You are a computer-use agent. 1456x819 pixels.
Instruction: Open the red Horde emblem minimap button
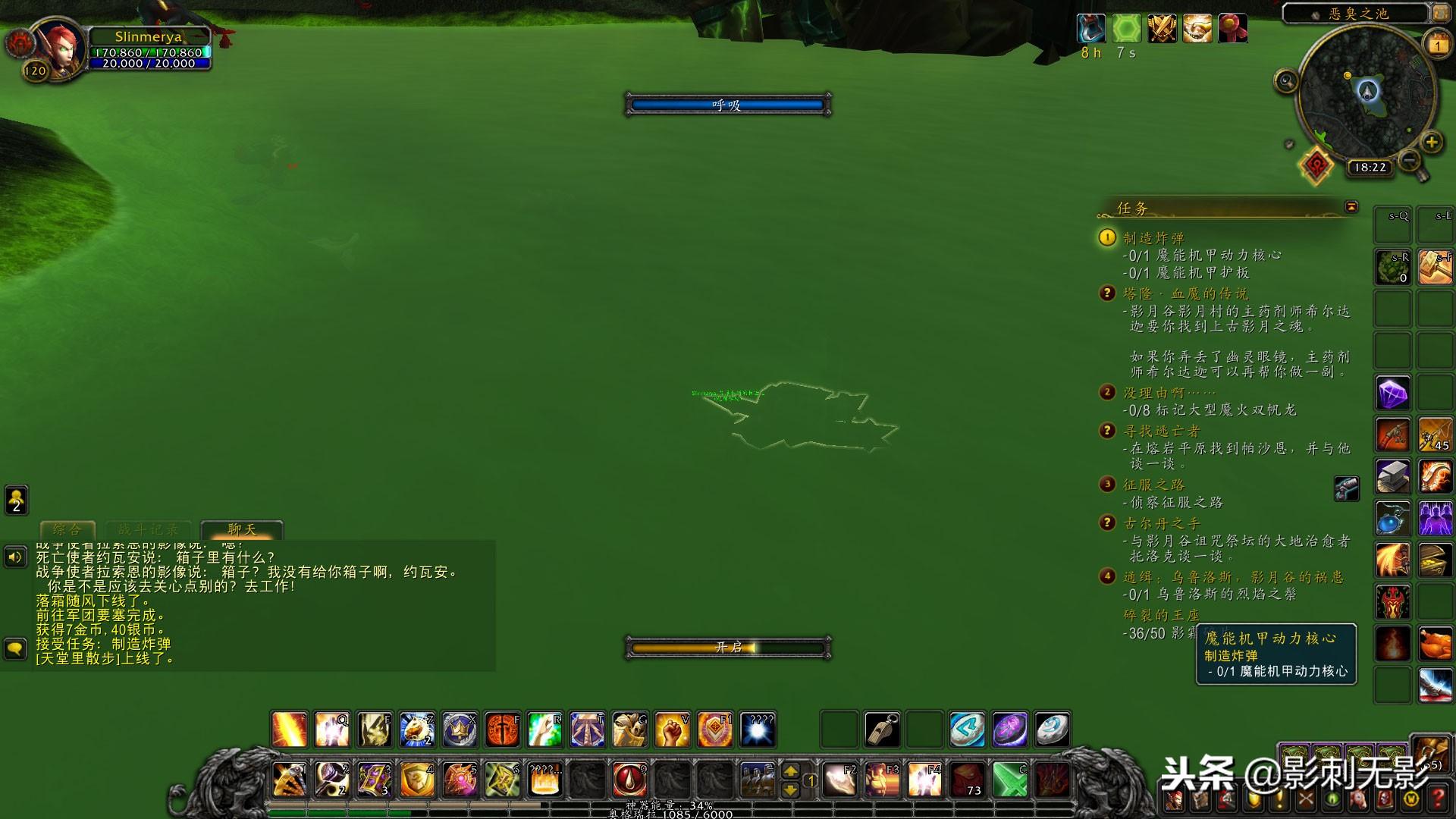click(x=1316, y=165)
